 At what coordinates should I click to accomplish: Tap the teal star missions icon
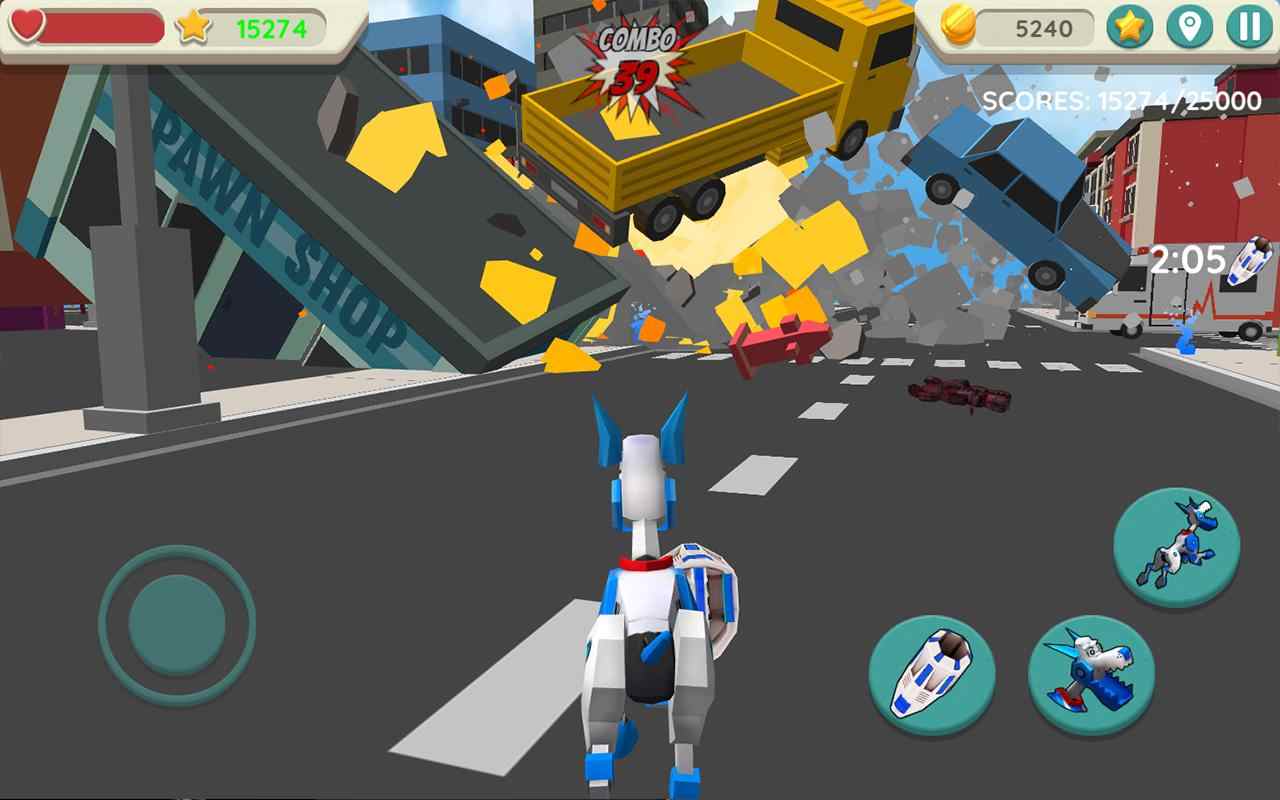click(x=1131, y=25)
